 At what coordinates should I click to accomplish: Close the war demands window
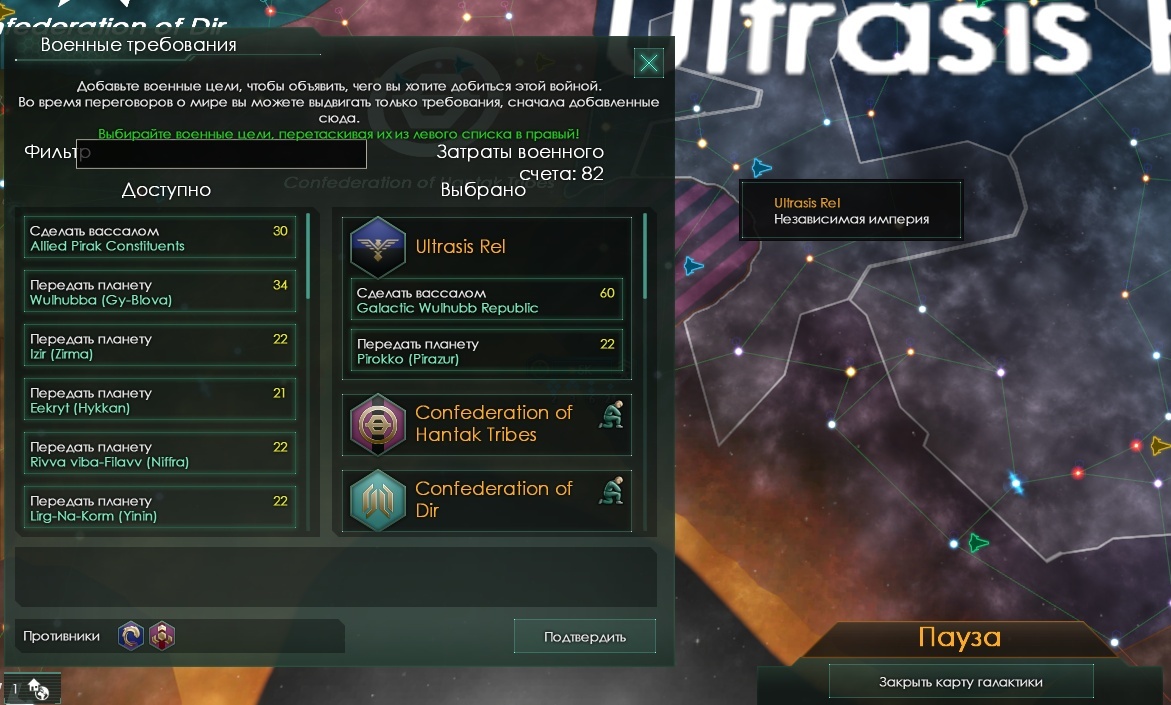click(649, 64)
